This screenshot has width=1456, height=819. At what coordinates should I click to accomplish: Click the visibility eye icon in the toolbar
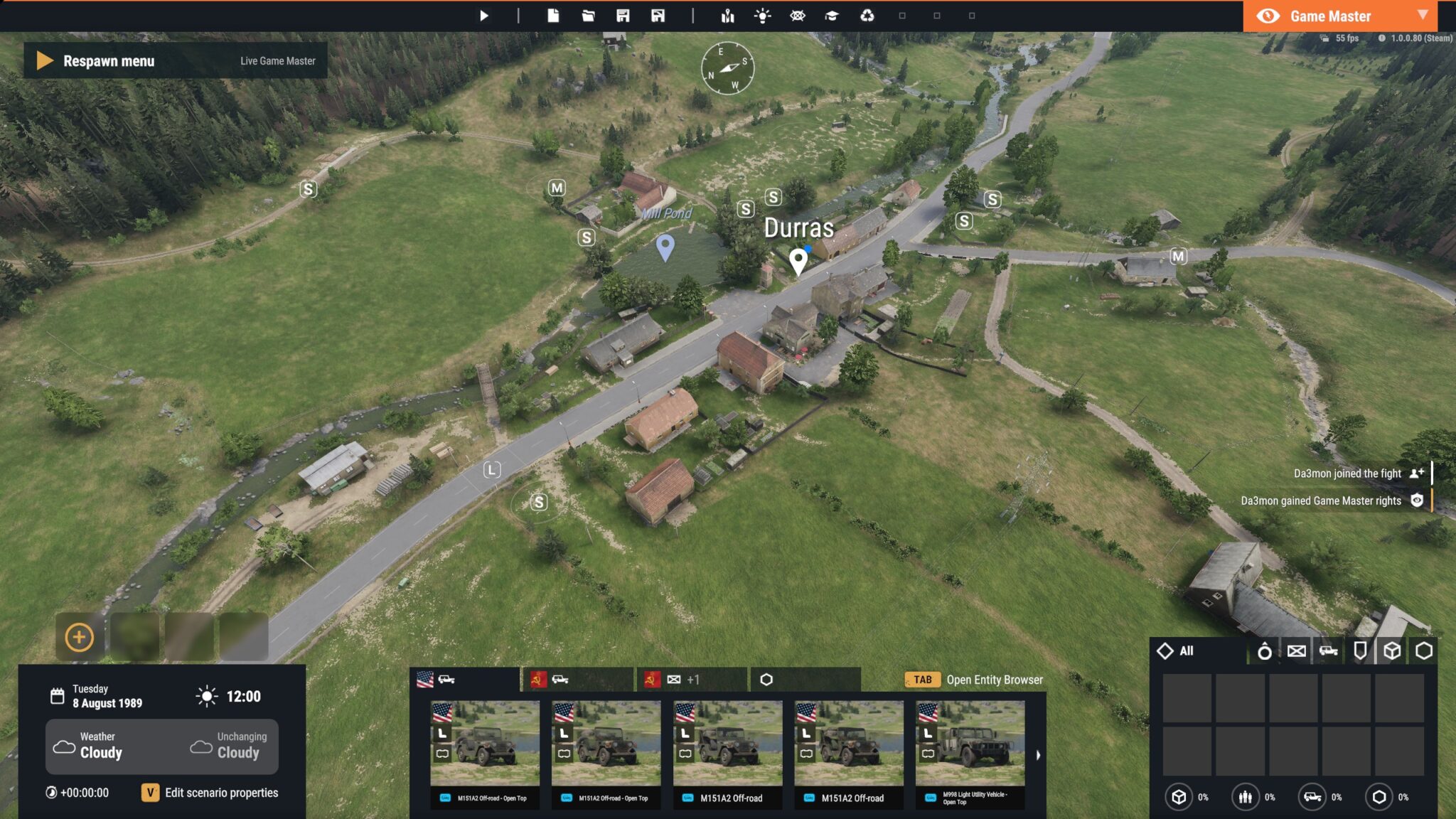pyautogui.click(x=798, y=15)
